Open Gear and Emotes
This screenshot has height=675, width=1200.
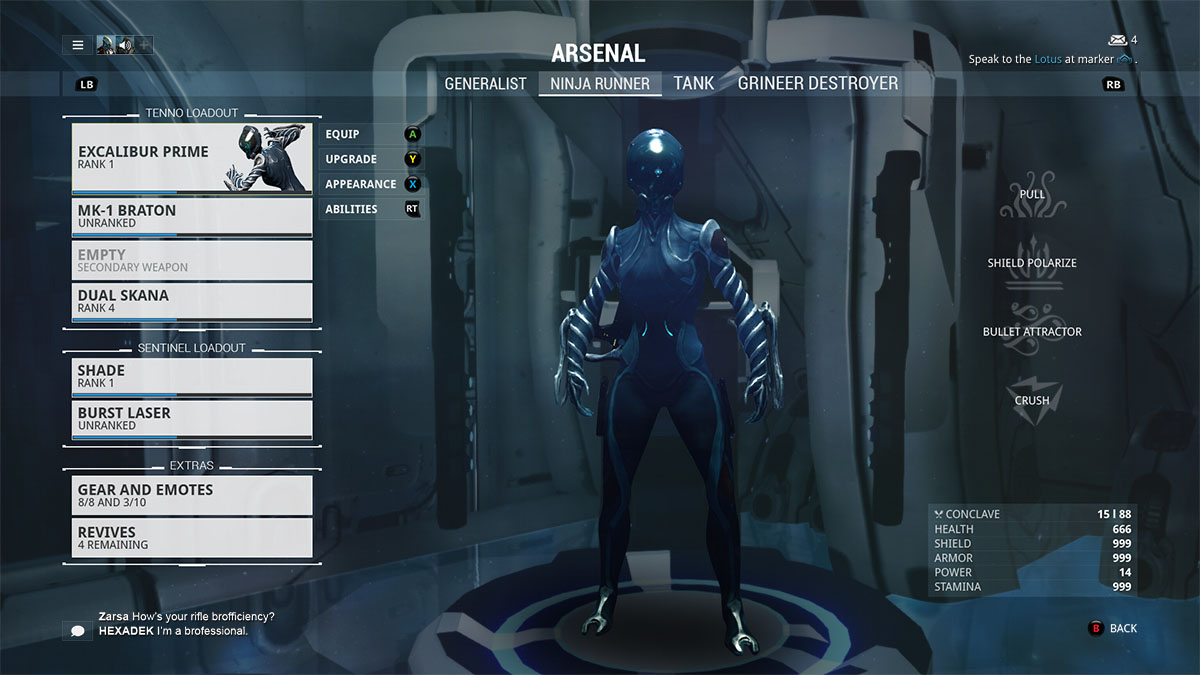coord(192,495)
